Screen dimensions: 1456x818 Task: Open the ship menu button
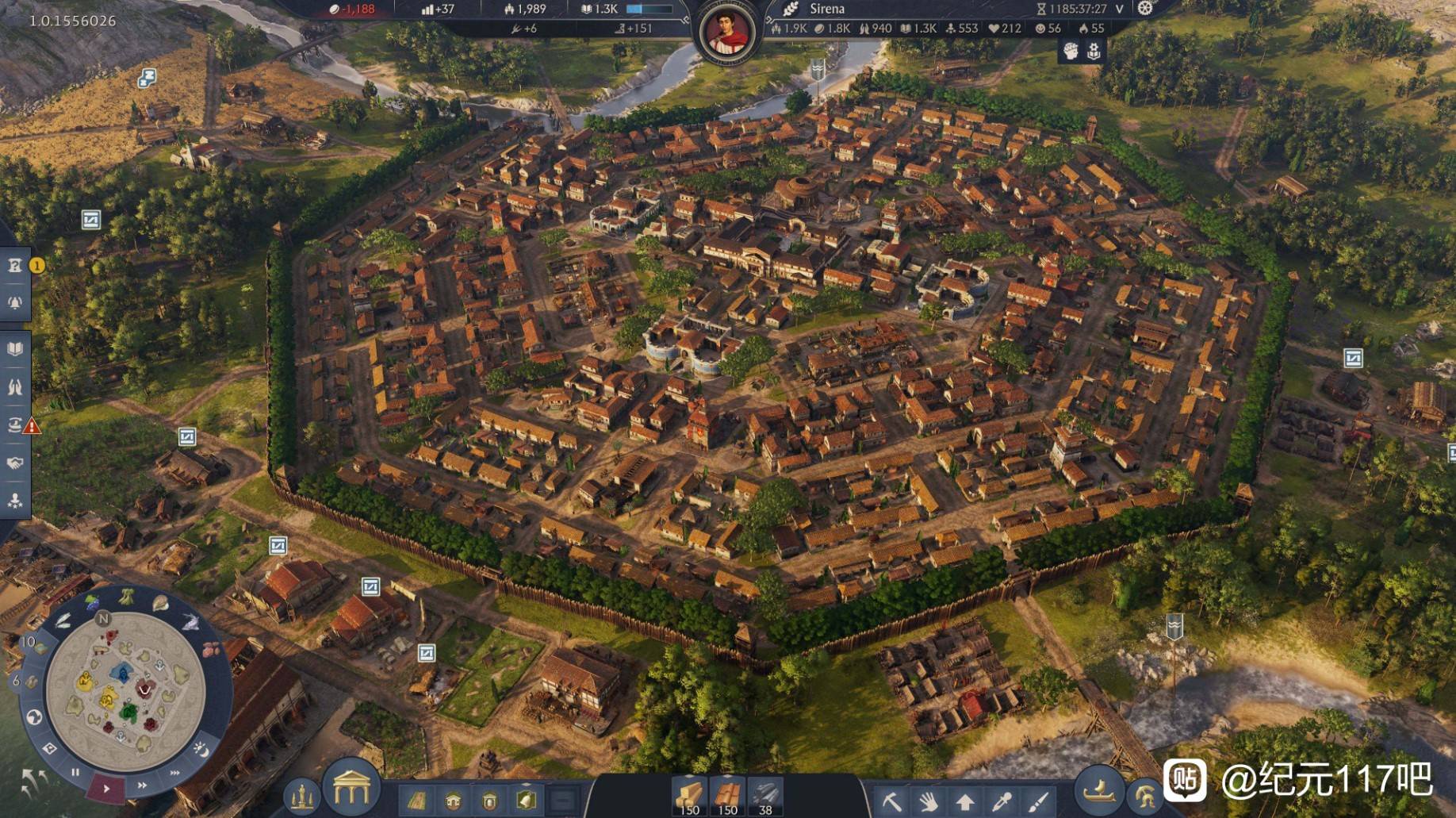[1099, 790]
